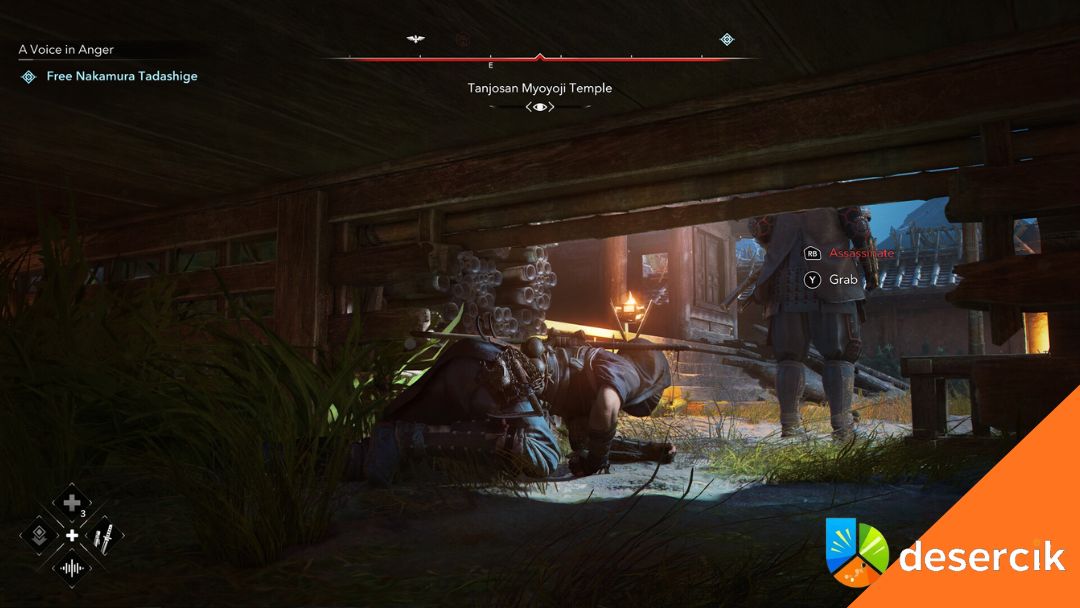This screenshot has height=608, width=1080.
Task: Select the kunai throwing knife tool slot
Action: coord(103,537)
